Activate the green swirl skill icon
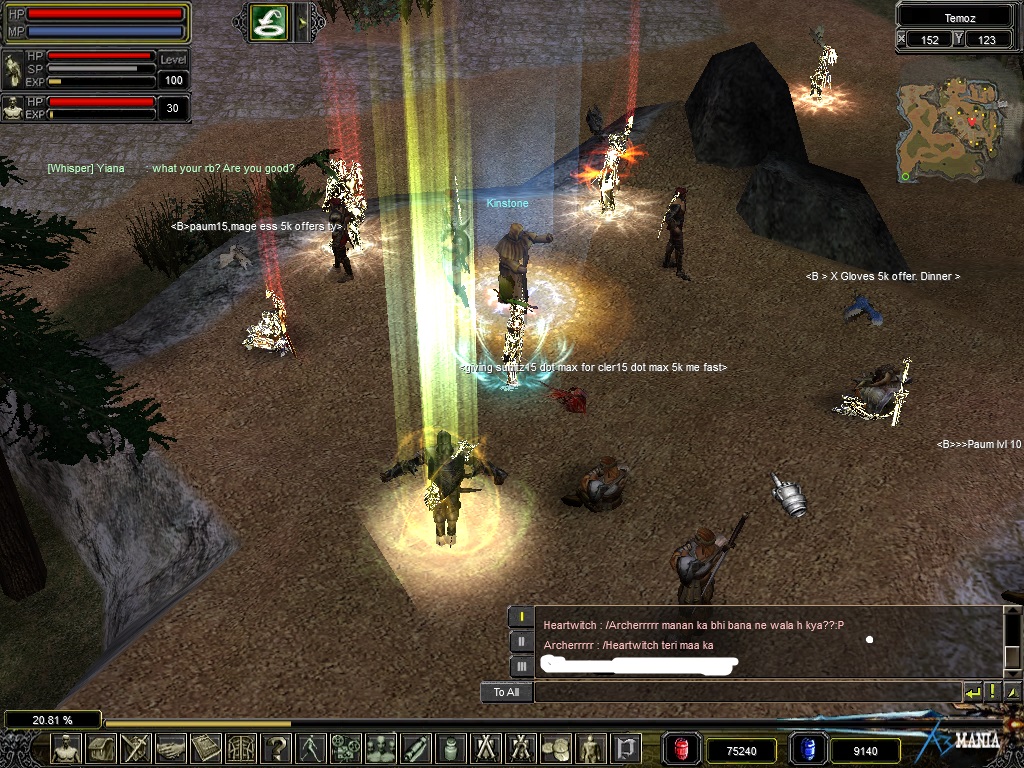This screenshot has width=1024, height=768. (x=269, y=22)
